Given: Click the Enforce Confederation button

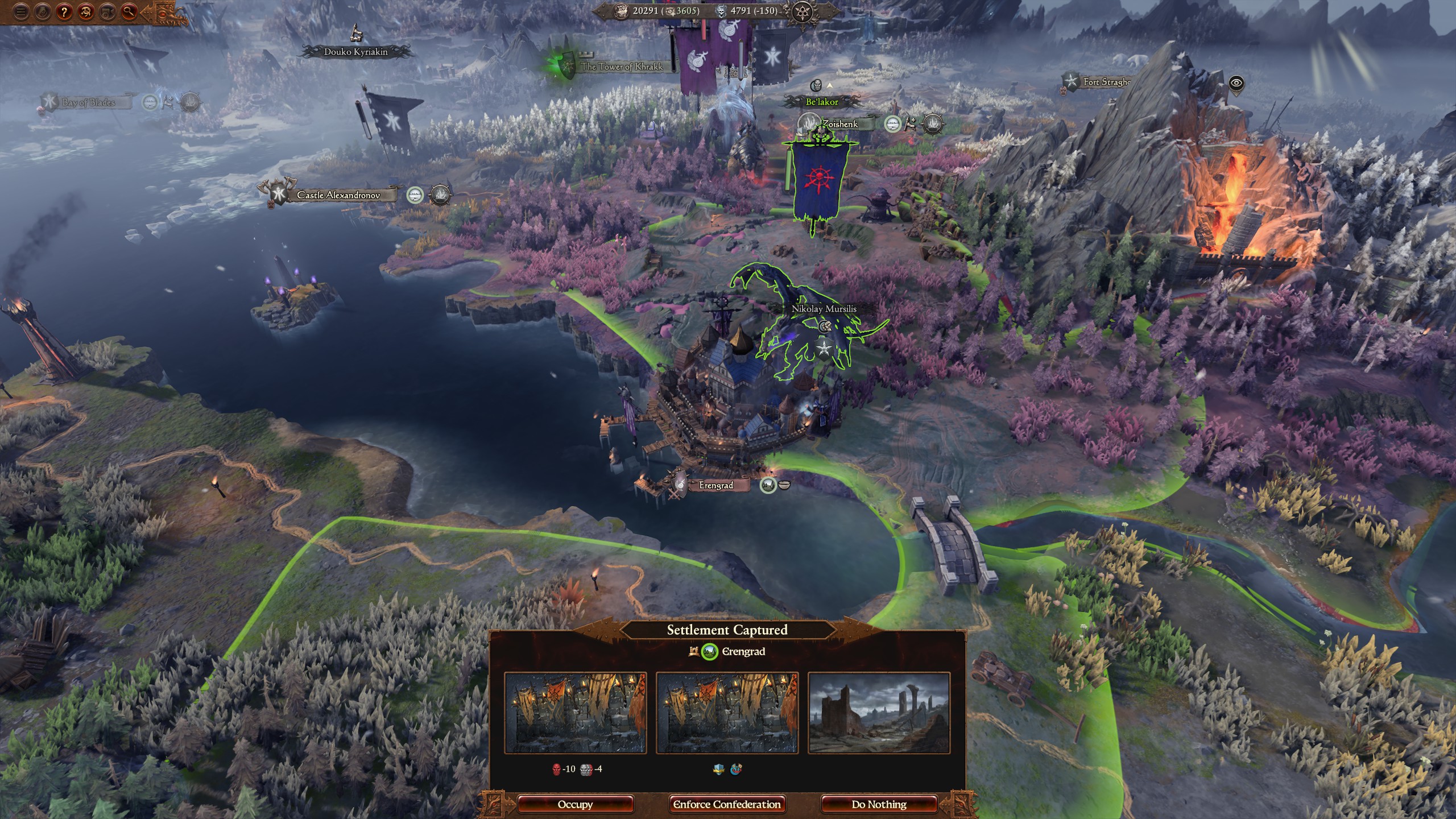Looking at the screenshot, I should [x=727, y=804].
